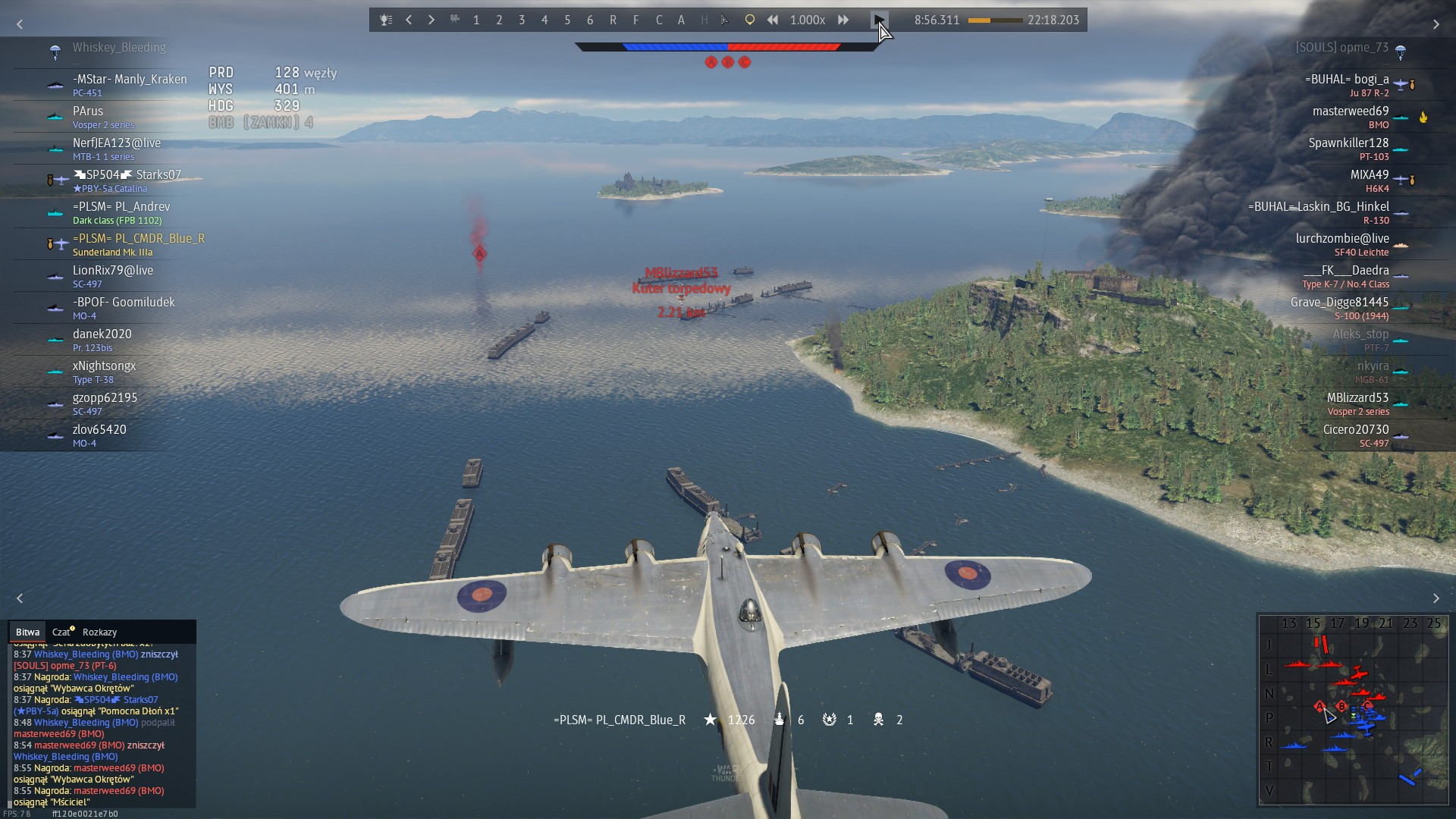
Task: Resume replay with the play button
Action: (879, 20)
